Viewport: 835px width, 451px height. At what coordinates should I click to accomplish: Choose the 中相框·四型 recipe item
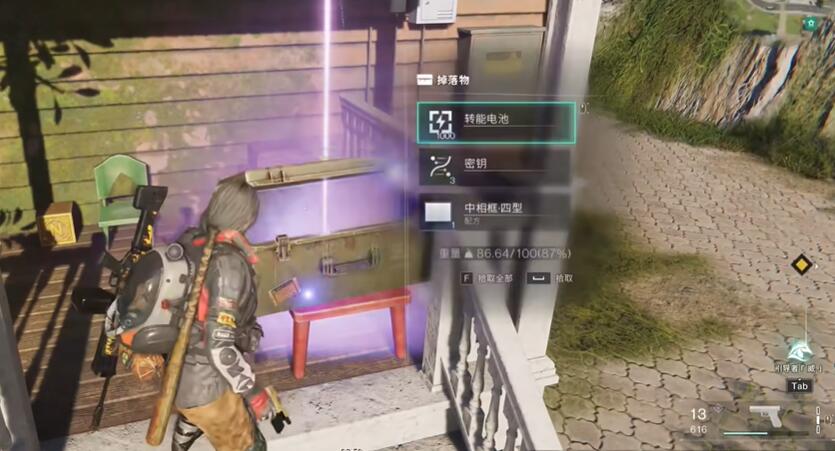(495, 211)
